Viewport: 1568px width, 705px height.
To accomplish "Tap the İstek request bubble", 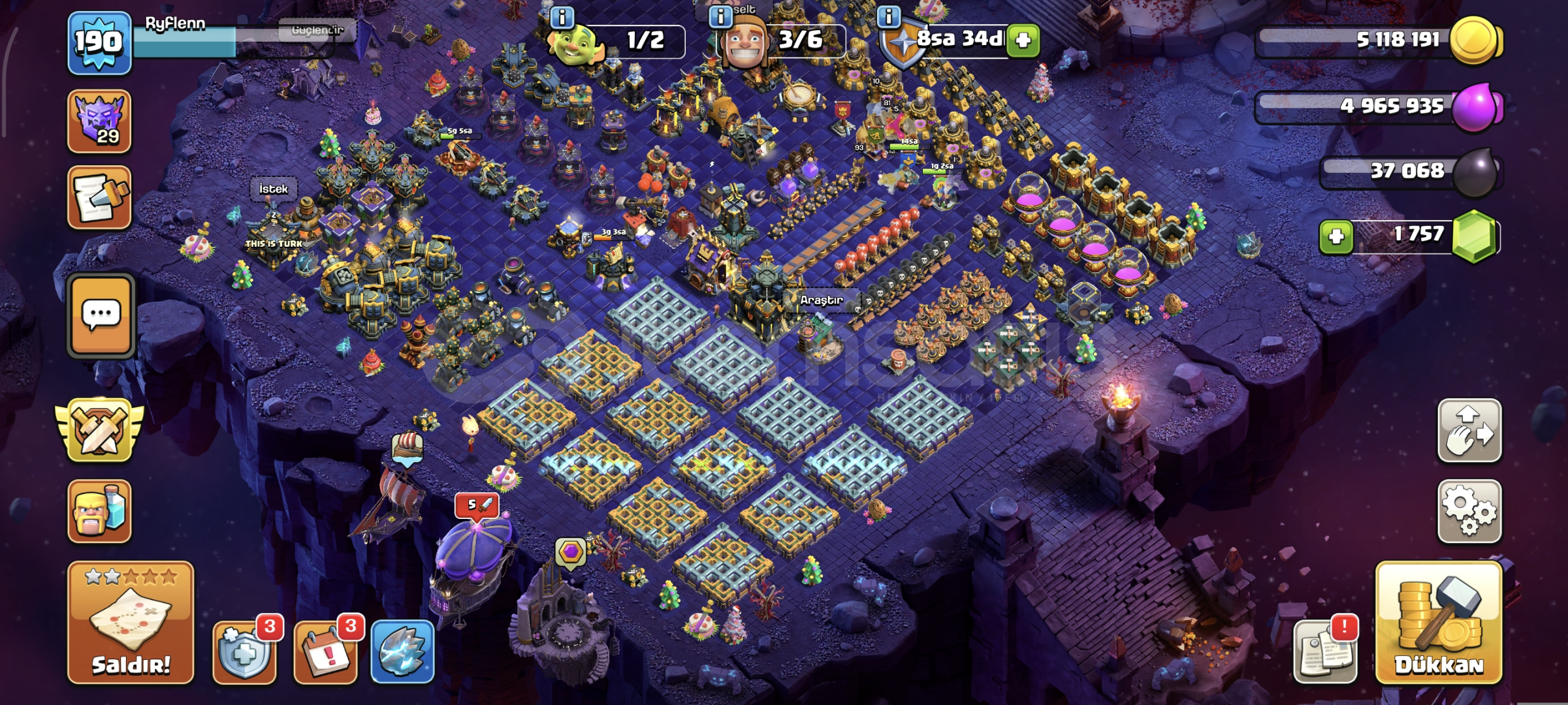I will (x=273, y=189).
